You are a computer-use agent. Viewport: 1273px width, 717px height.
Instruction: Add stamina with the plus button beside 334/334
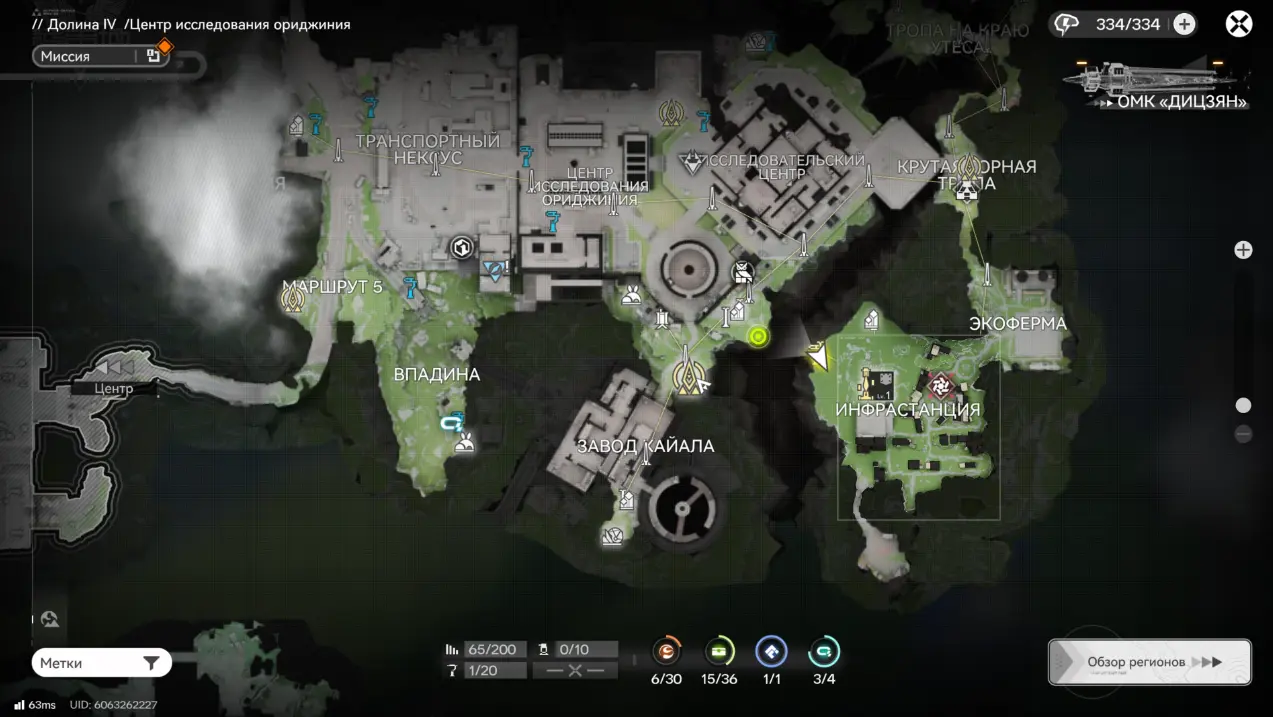click(x=1184, y=24)
